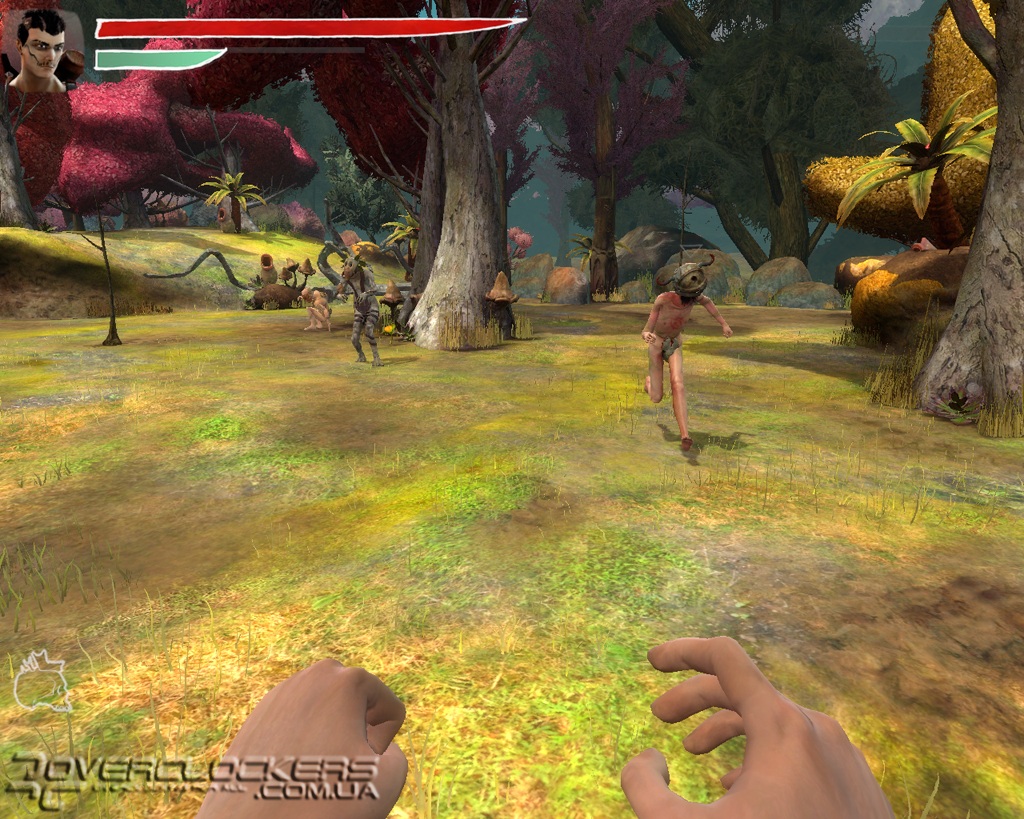Select the white outline creature icon

tap(42, 682)
